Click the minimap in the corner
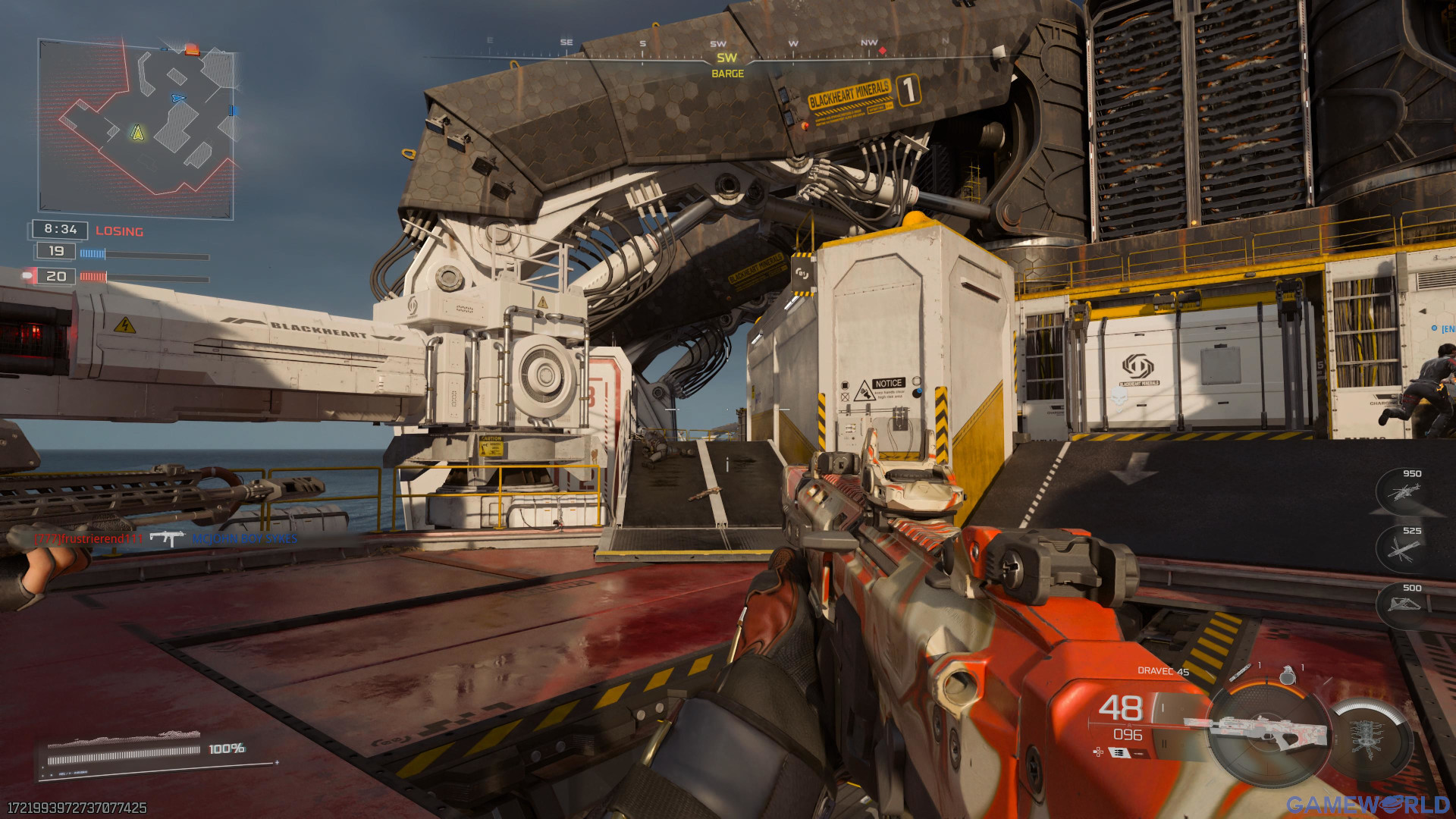 tap(136, 129)
